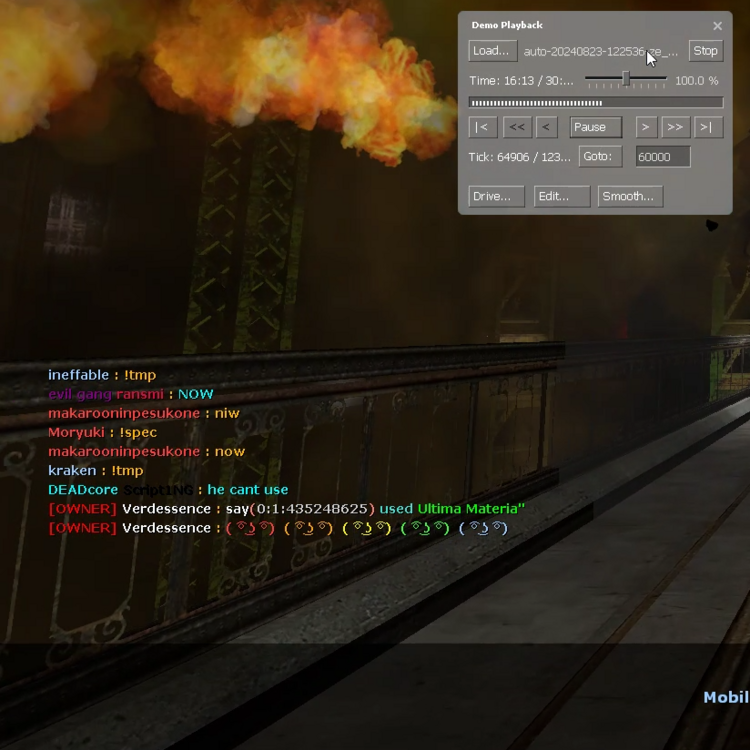The width and height of the screenshot is (750, 750).
Task: Click the Goto: tick button
Action: click(600, 157)
